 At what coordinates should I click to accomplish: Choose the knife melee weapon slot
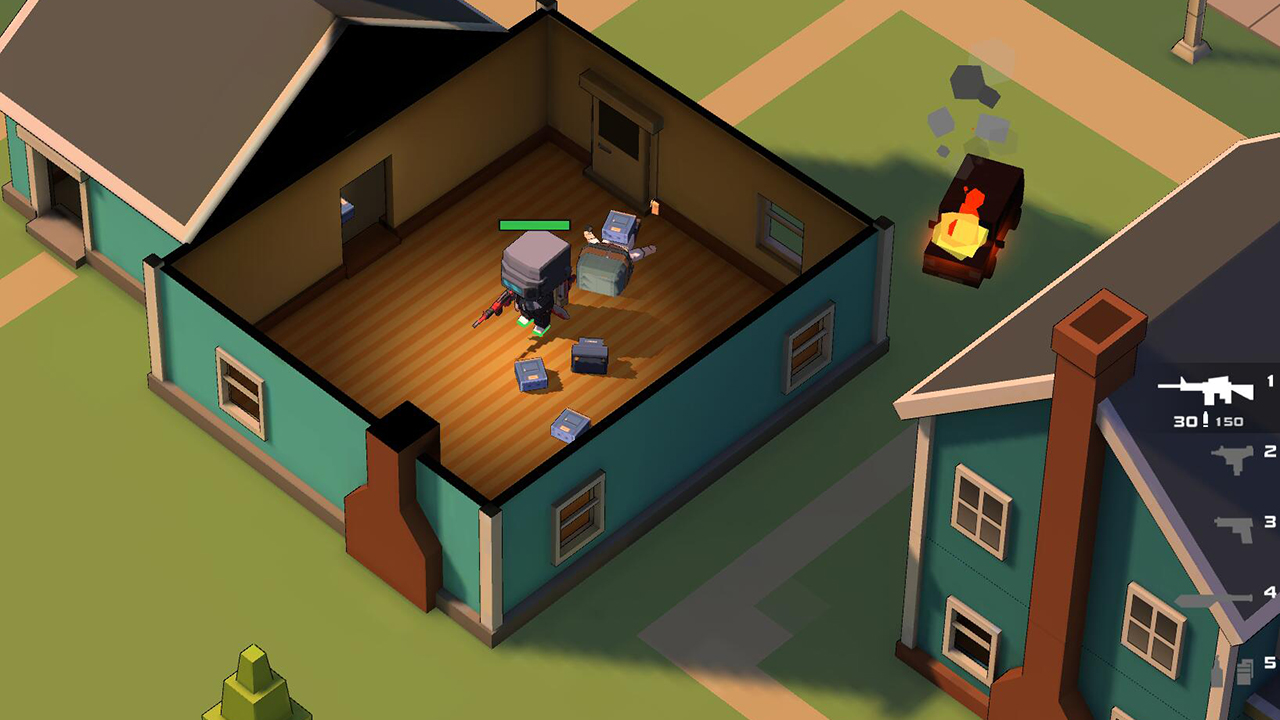[1215, 599]
